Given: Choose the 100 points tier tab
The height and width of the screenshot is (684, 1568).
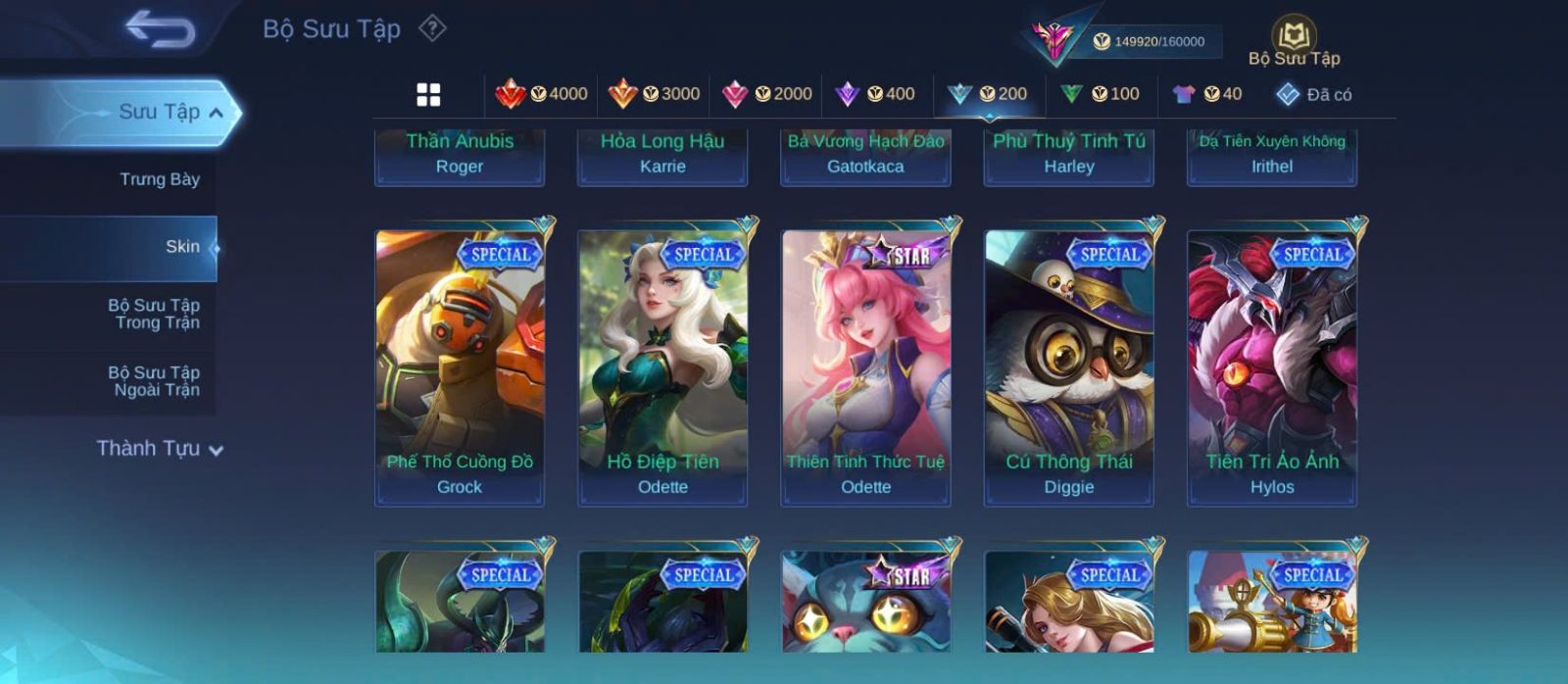Looking at the screenshot, I should point(1101,94).
